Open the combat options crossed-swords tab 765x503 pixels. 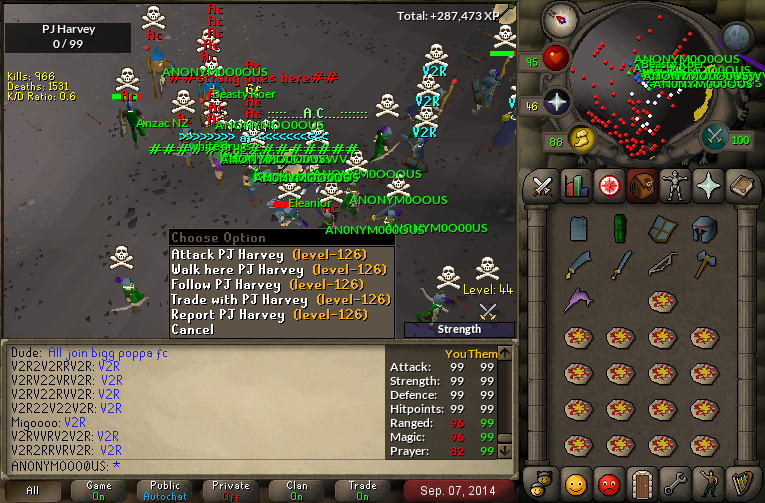click(x=542, y=185)
